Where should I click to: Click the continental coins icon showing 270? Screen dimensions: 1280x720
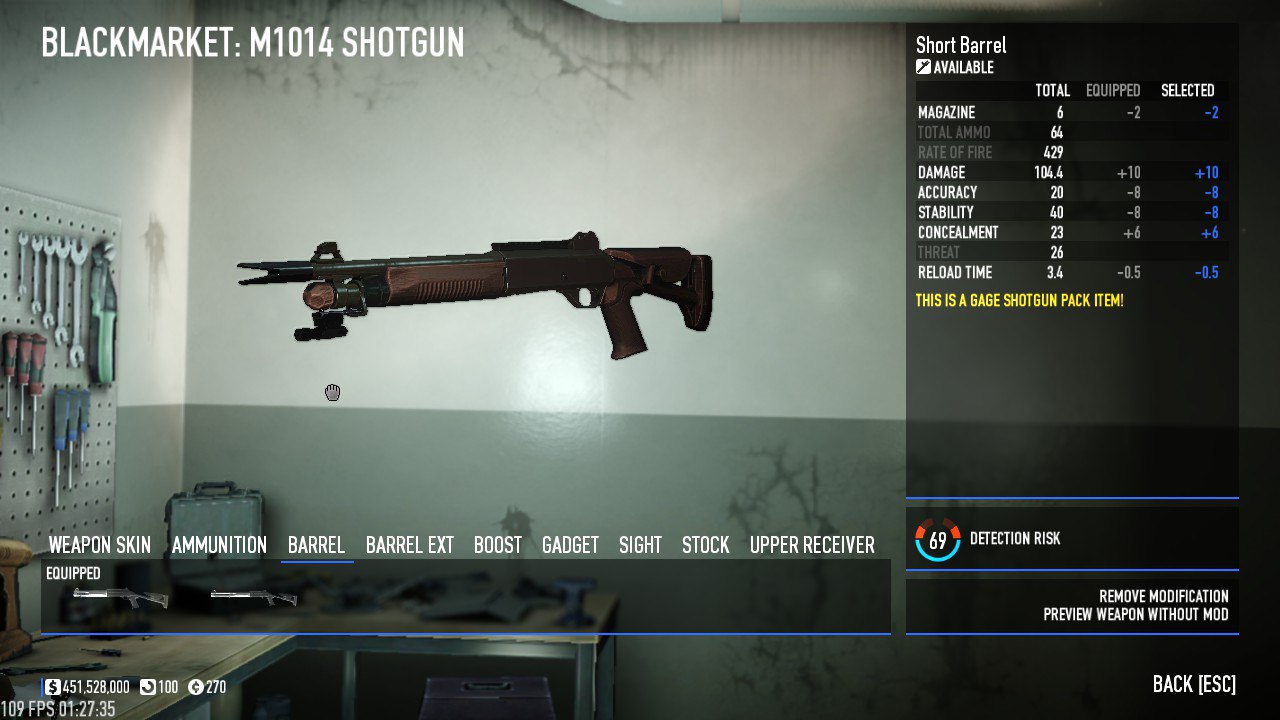click(197, 687)
